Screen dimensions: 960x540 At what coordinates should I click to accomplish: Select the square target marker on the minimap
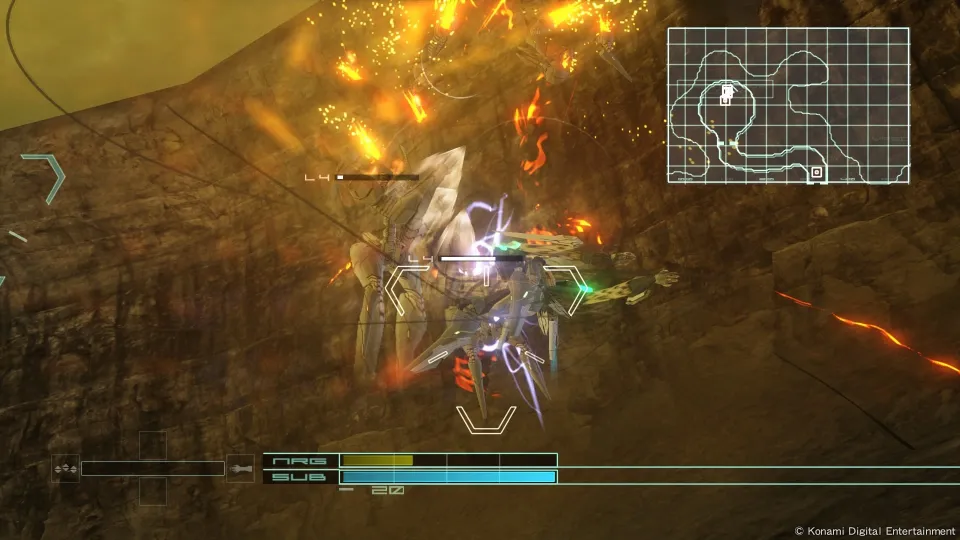pyautogui.click(x=817, y=173)
